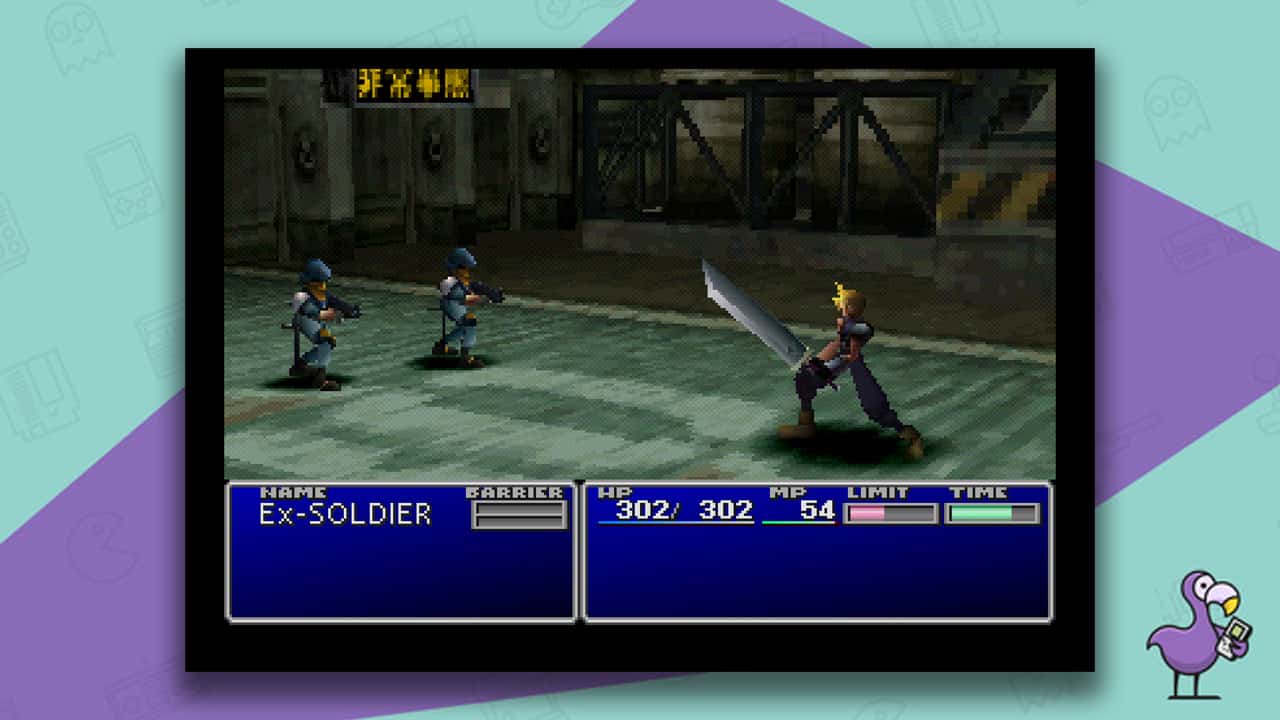1280x720 pixels.
Task: Click the Ex-SOLDIER name label
Action: tap(345, 514)
